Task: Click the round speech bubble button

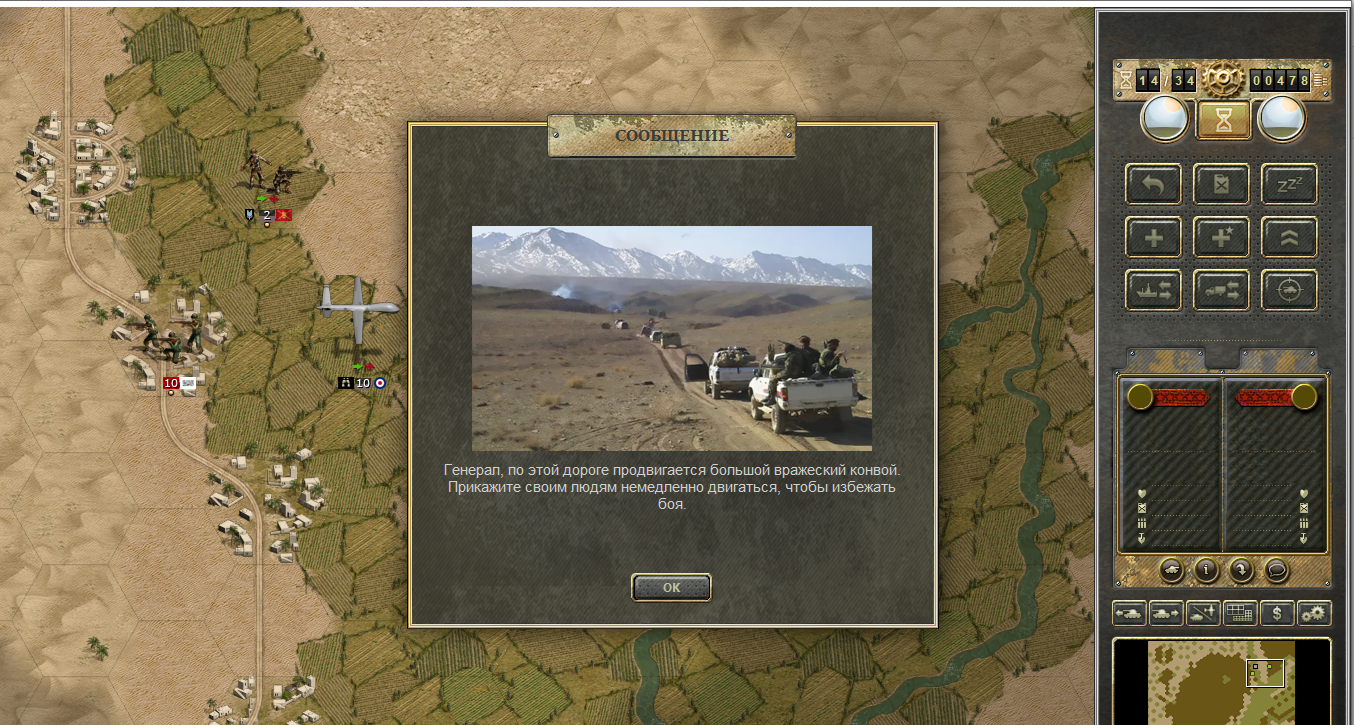Action: 1276,570
